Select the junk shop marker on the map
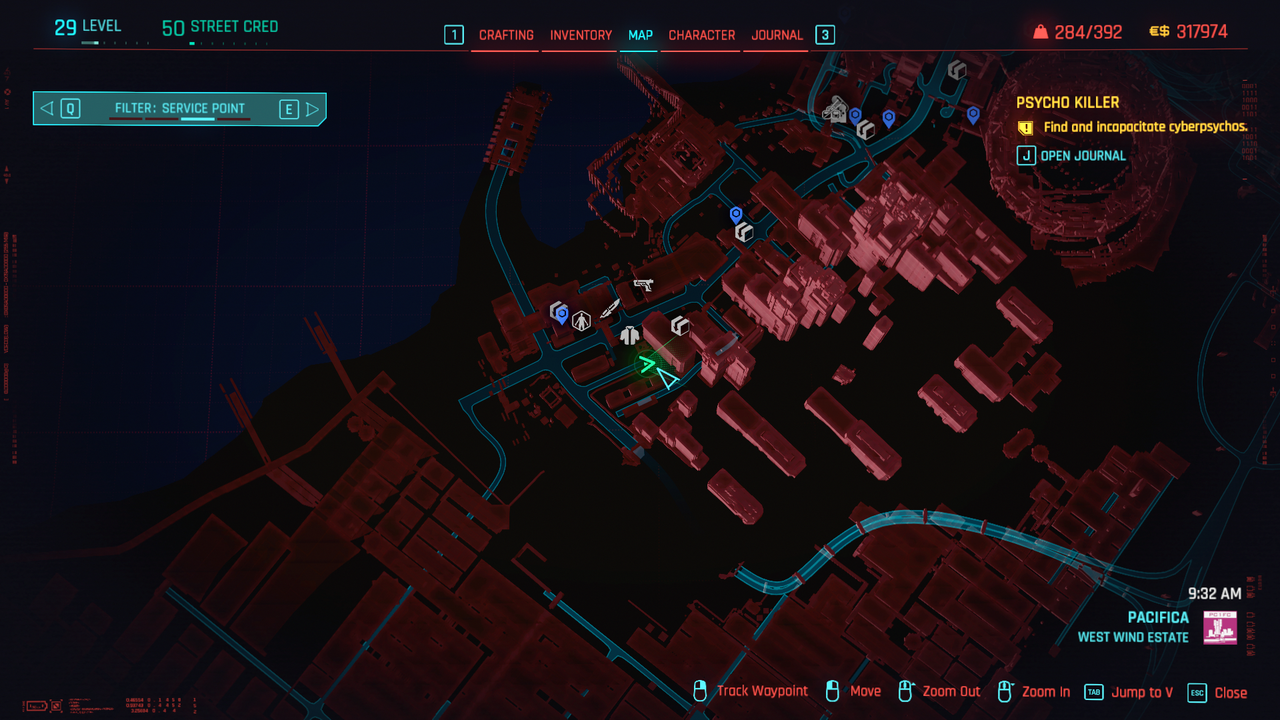This screenshot has width=1280, height=720. 833,111
